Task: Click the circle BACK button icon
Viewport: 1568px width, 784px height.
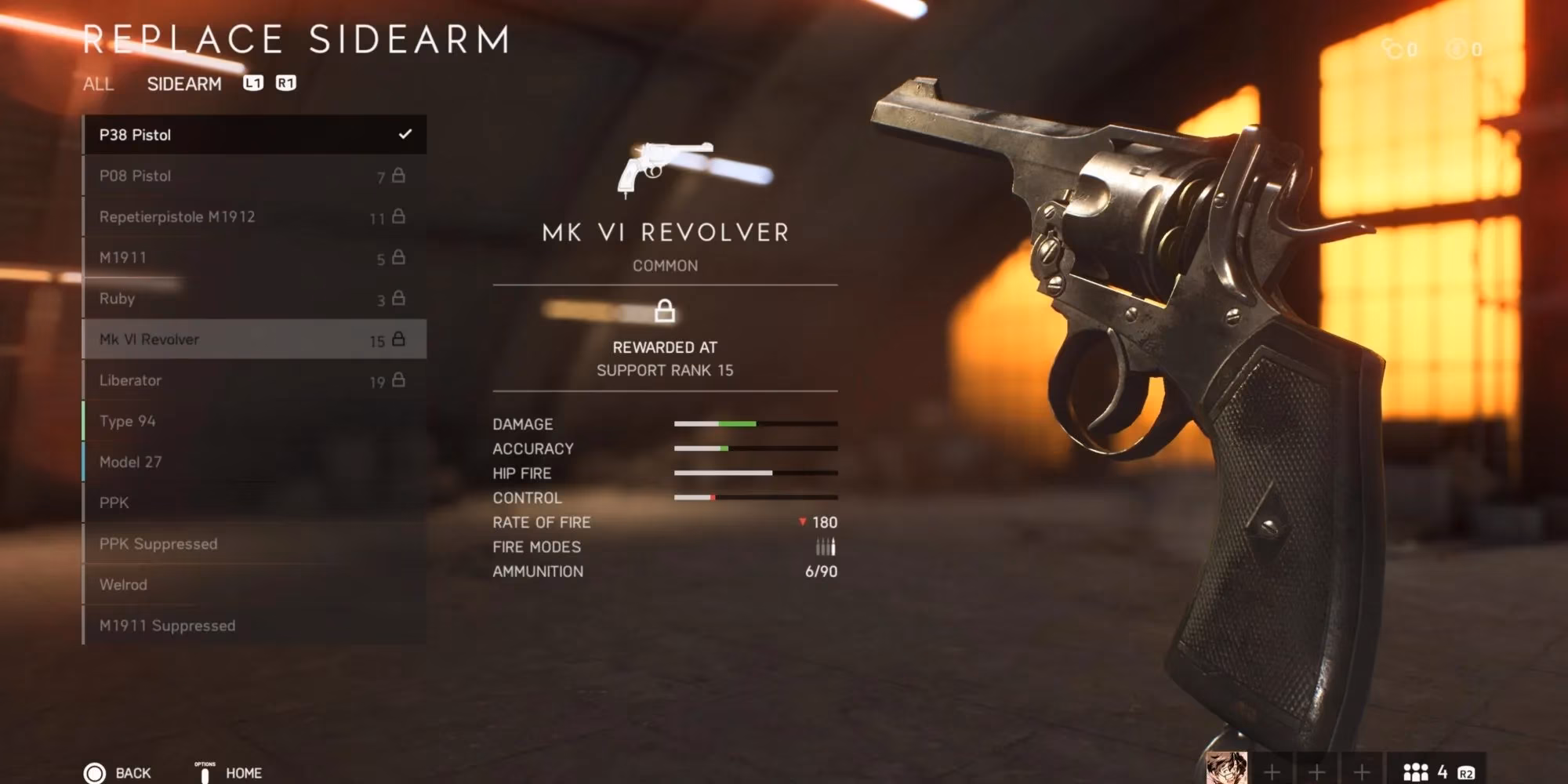Action: (94, 772)
